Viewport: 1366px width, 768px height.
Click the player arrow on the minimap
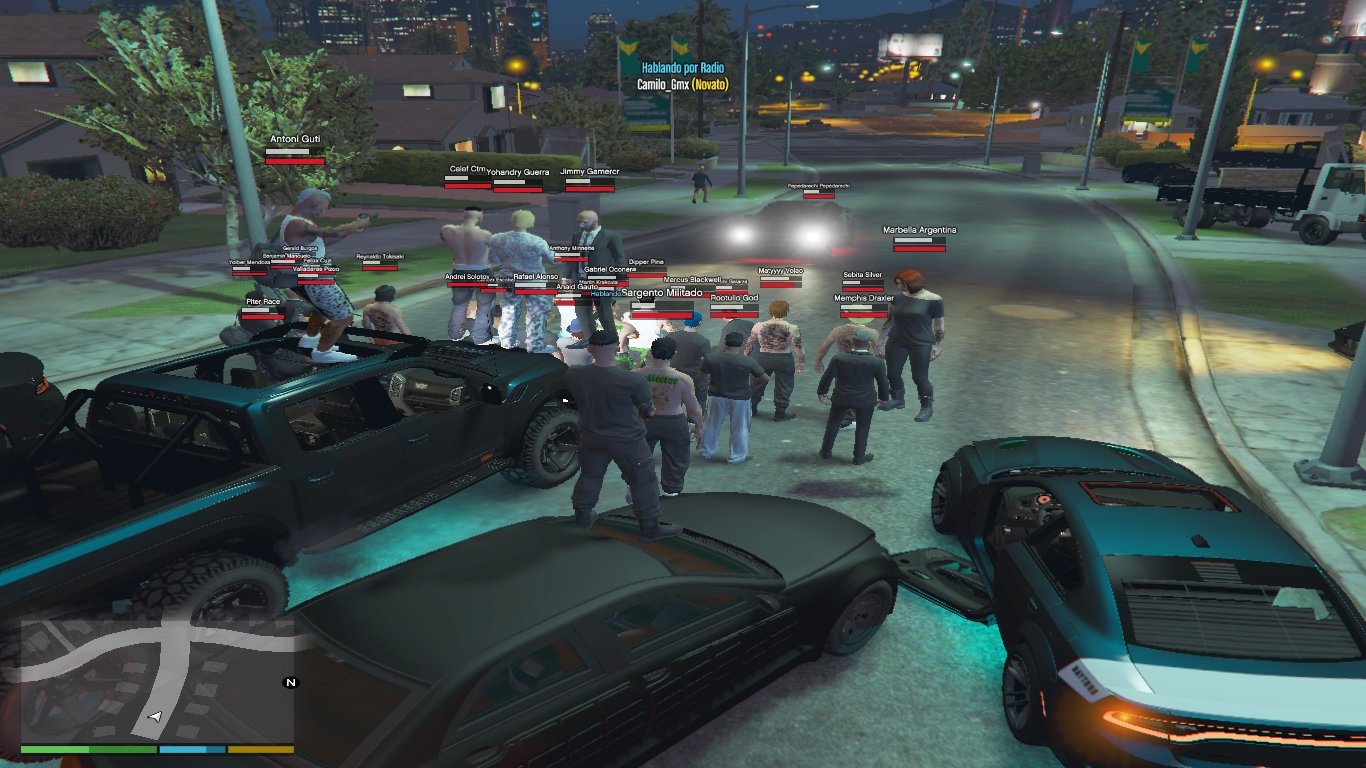point(155,717)
